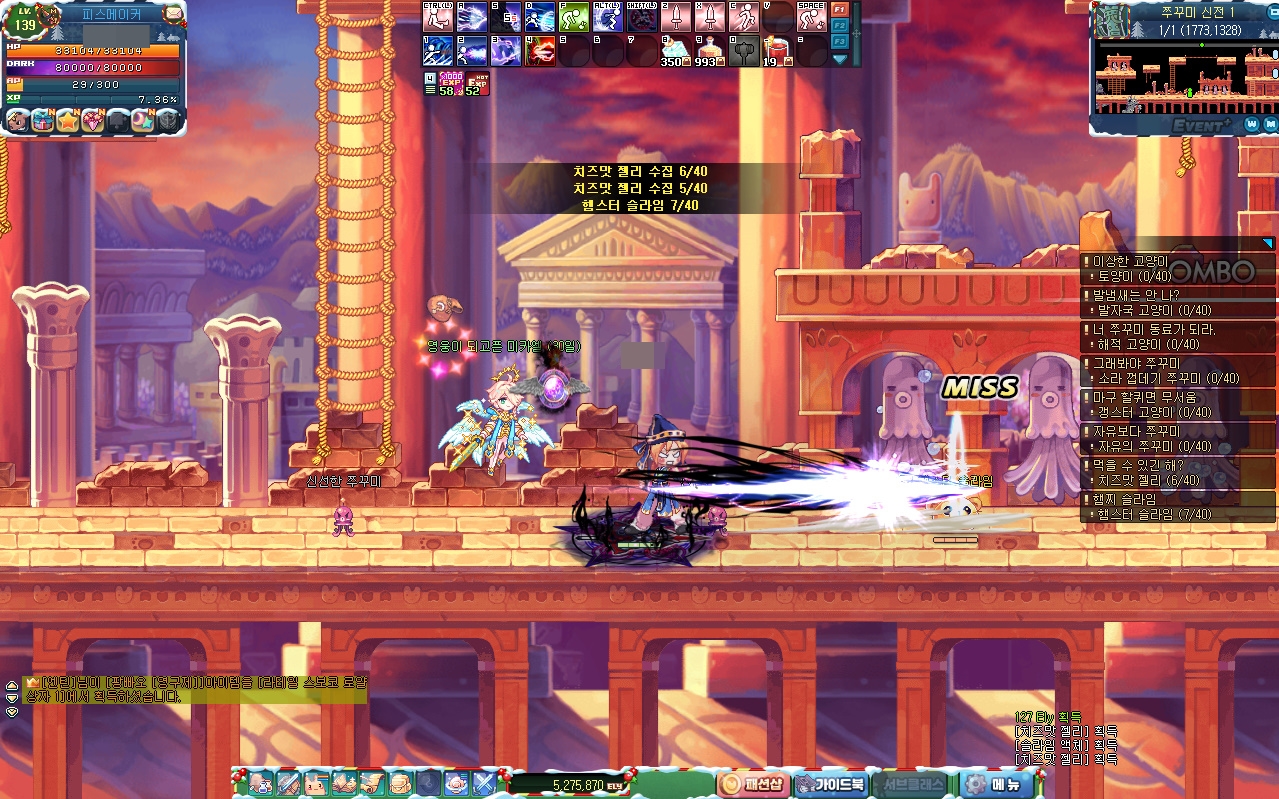1279x799 pixels.
Task: Open the pink diamond icon under XP bar
Action: (x=94, y=121)
